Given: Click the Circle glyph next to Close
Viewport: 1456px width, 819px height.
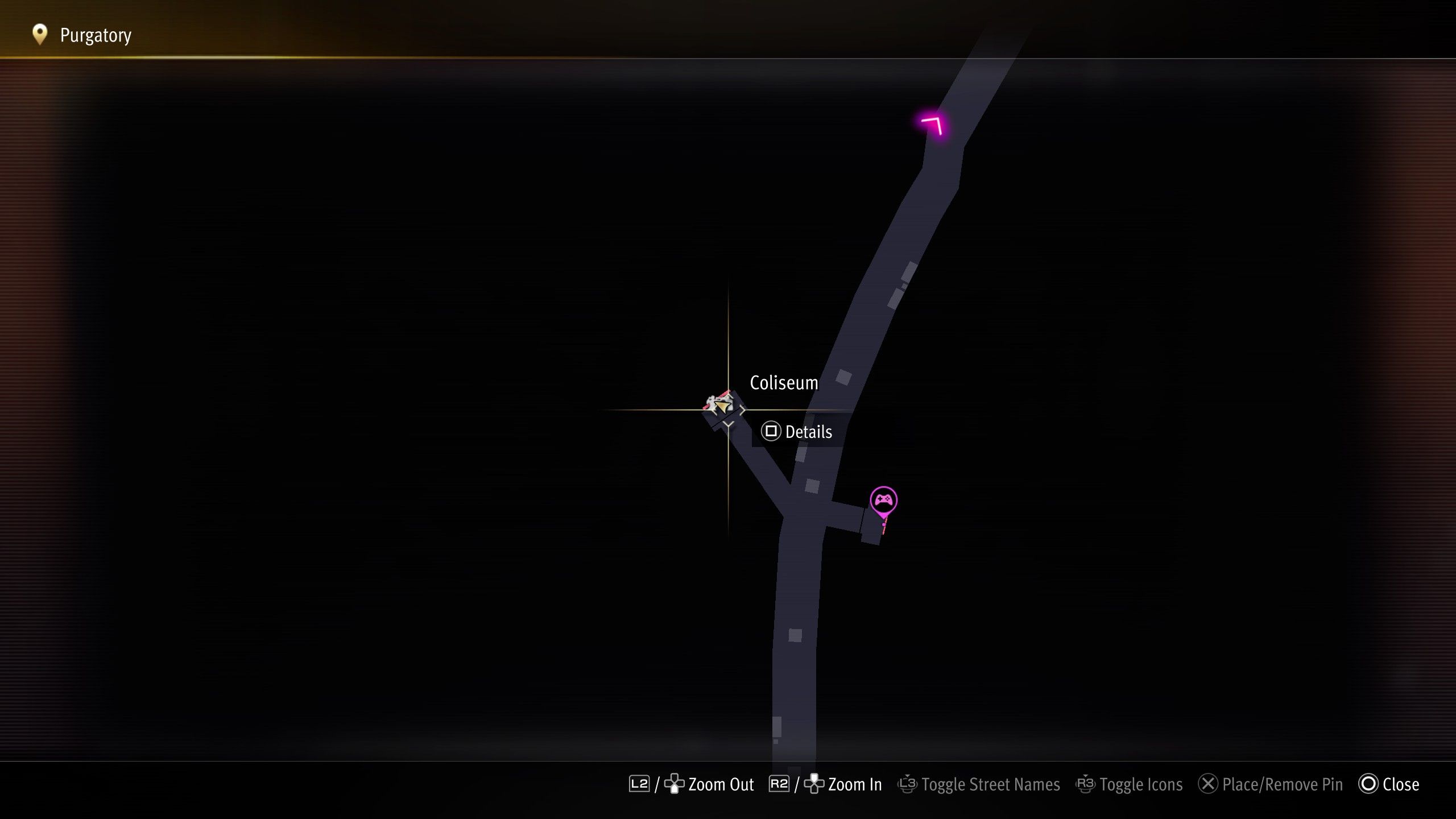Looking at the screenshot, I should (x=1367, y=784).
